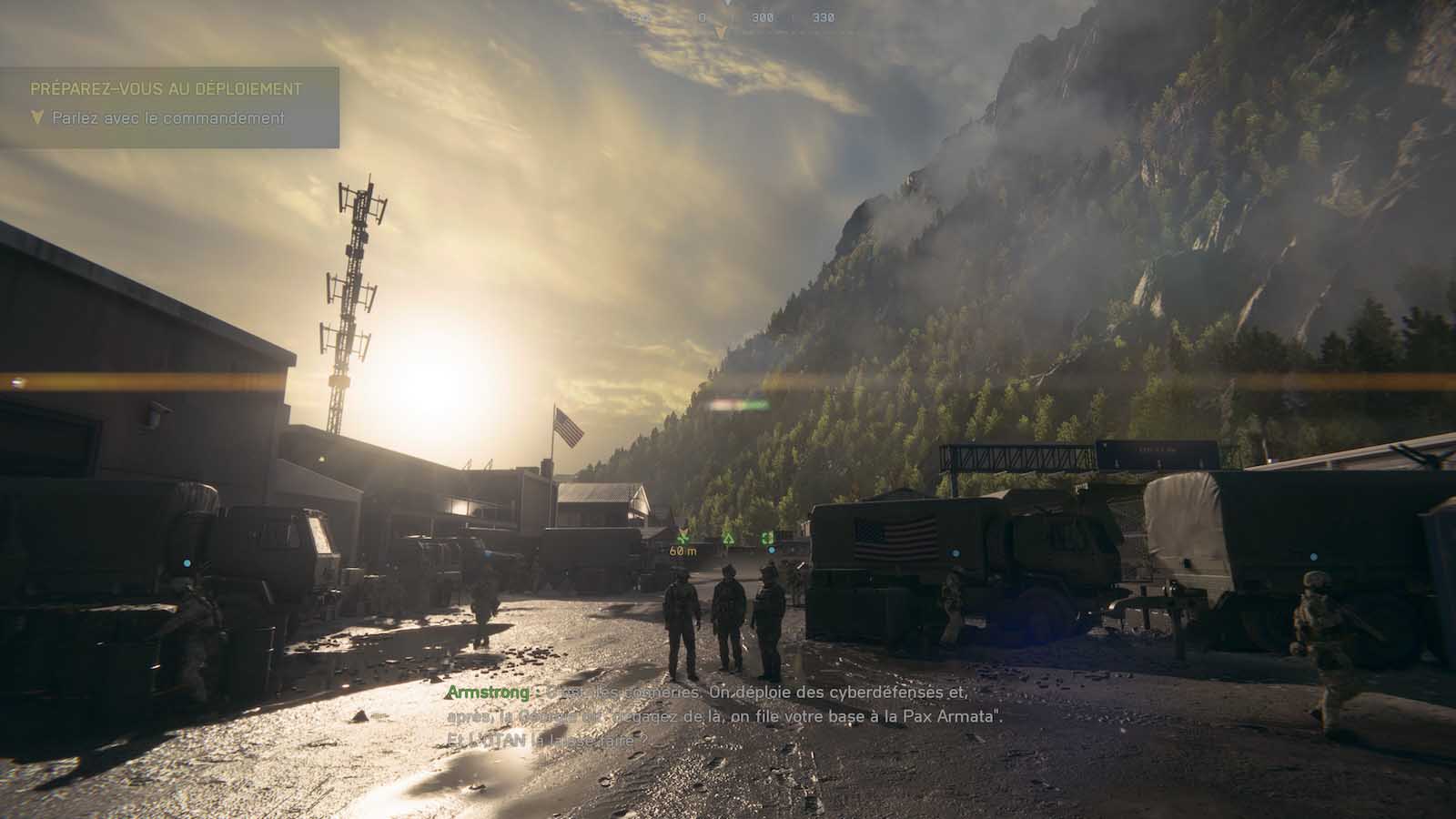Select the 'Préparez-vous au déploiement' objective tracker

click(166, 89)
